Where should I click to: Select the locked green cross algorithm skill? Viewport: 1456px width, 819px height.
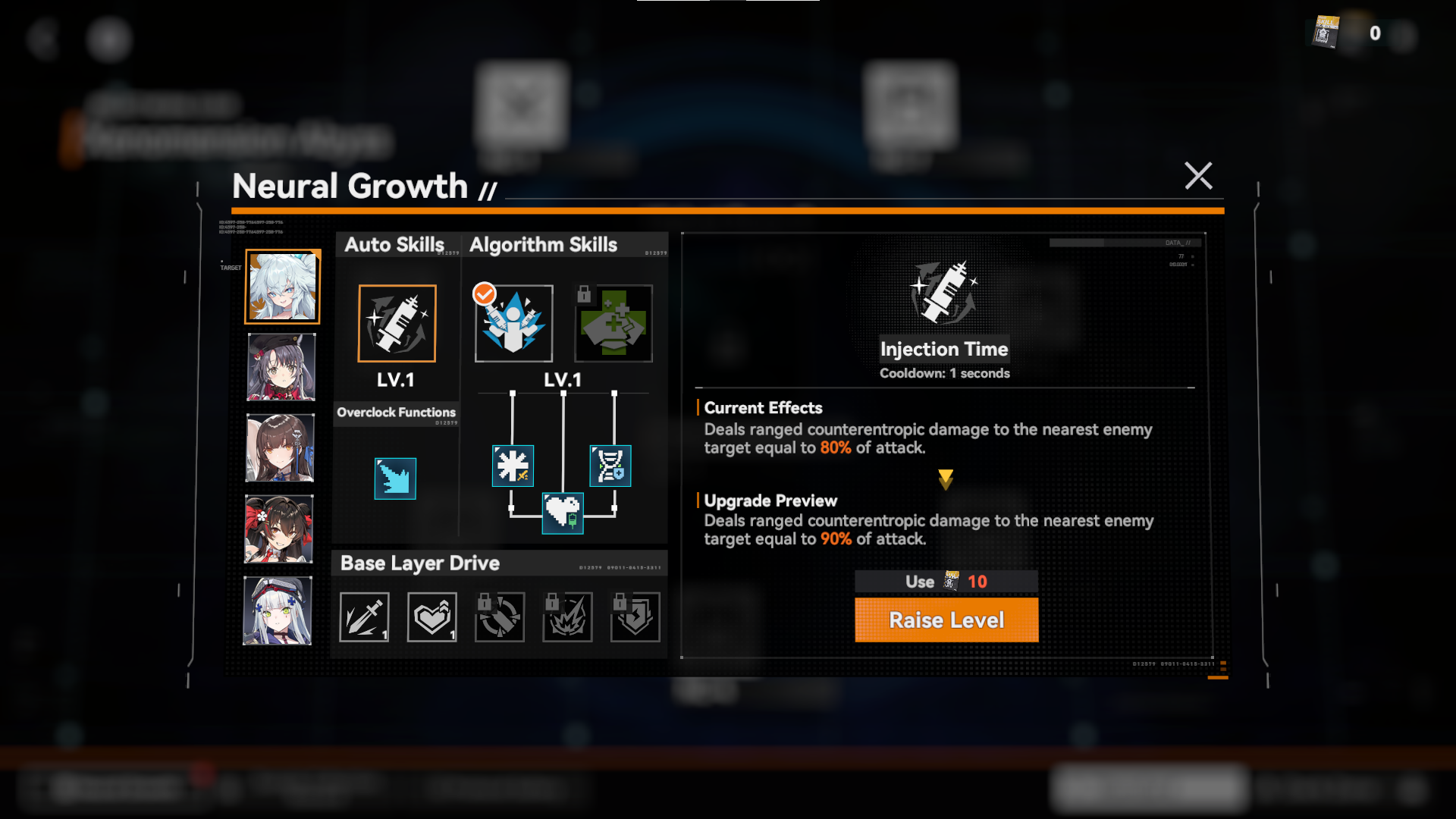coord(613,324)
